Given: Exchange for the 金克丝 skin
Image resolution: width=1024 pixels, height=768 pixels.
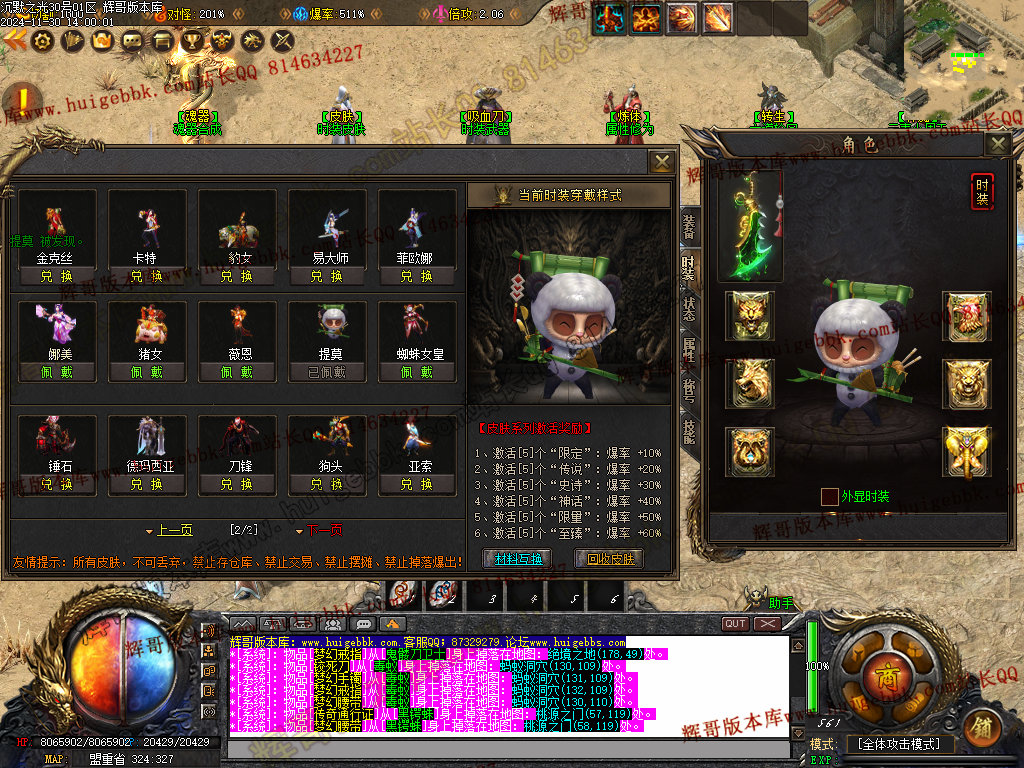Looking at the screenshot, I should (x=57, y=276).
